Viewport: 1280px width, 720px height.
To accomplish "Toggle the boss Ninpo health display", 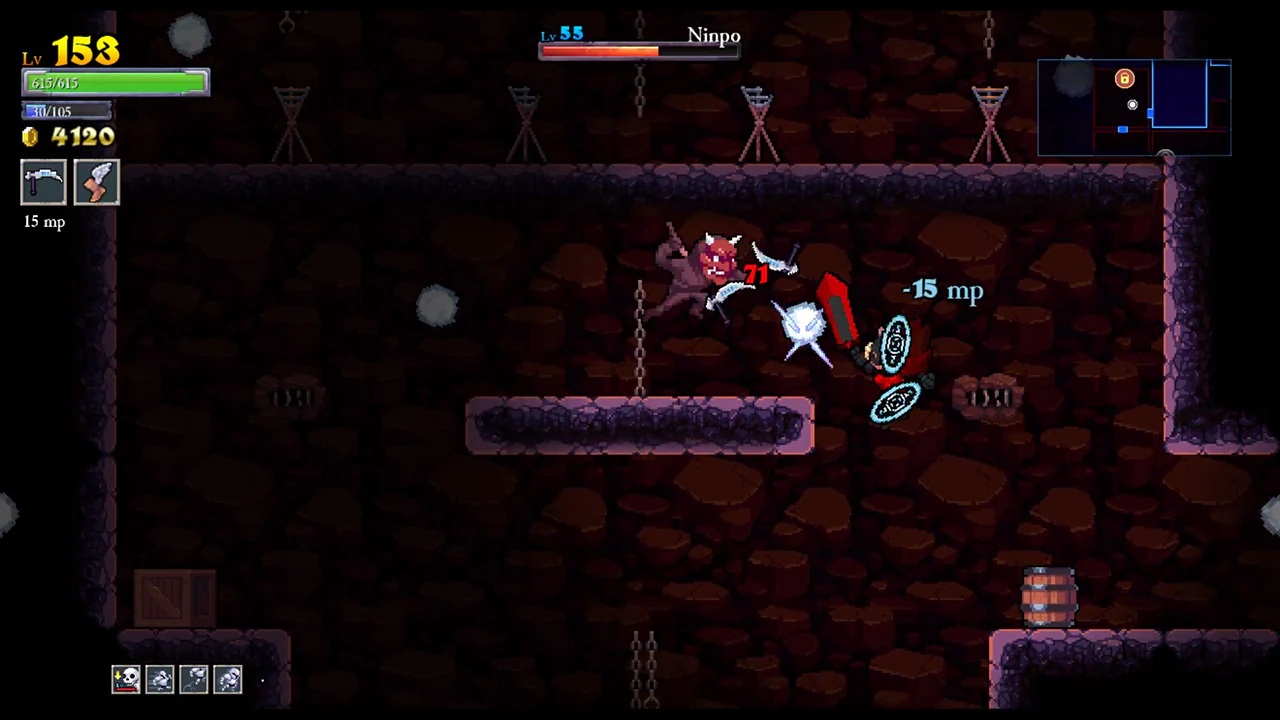I will click(639, 51).
